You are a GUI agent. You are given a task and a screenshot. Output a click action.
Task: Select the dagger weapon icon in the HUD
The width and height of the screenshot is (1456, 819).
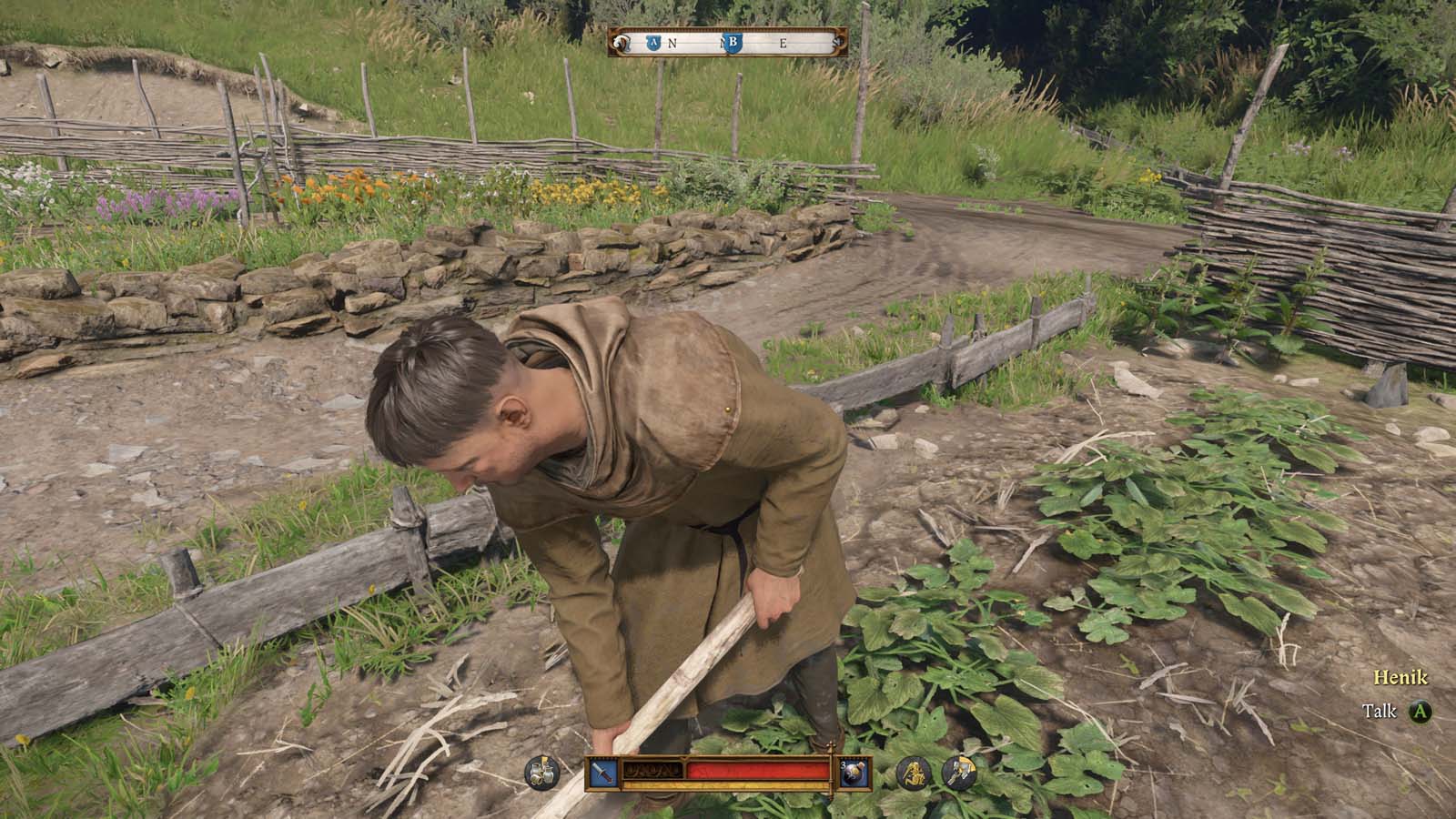point(602,773)
